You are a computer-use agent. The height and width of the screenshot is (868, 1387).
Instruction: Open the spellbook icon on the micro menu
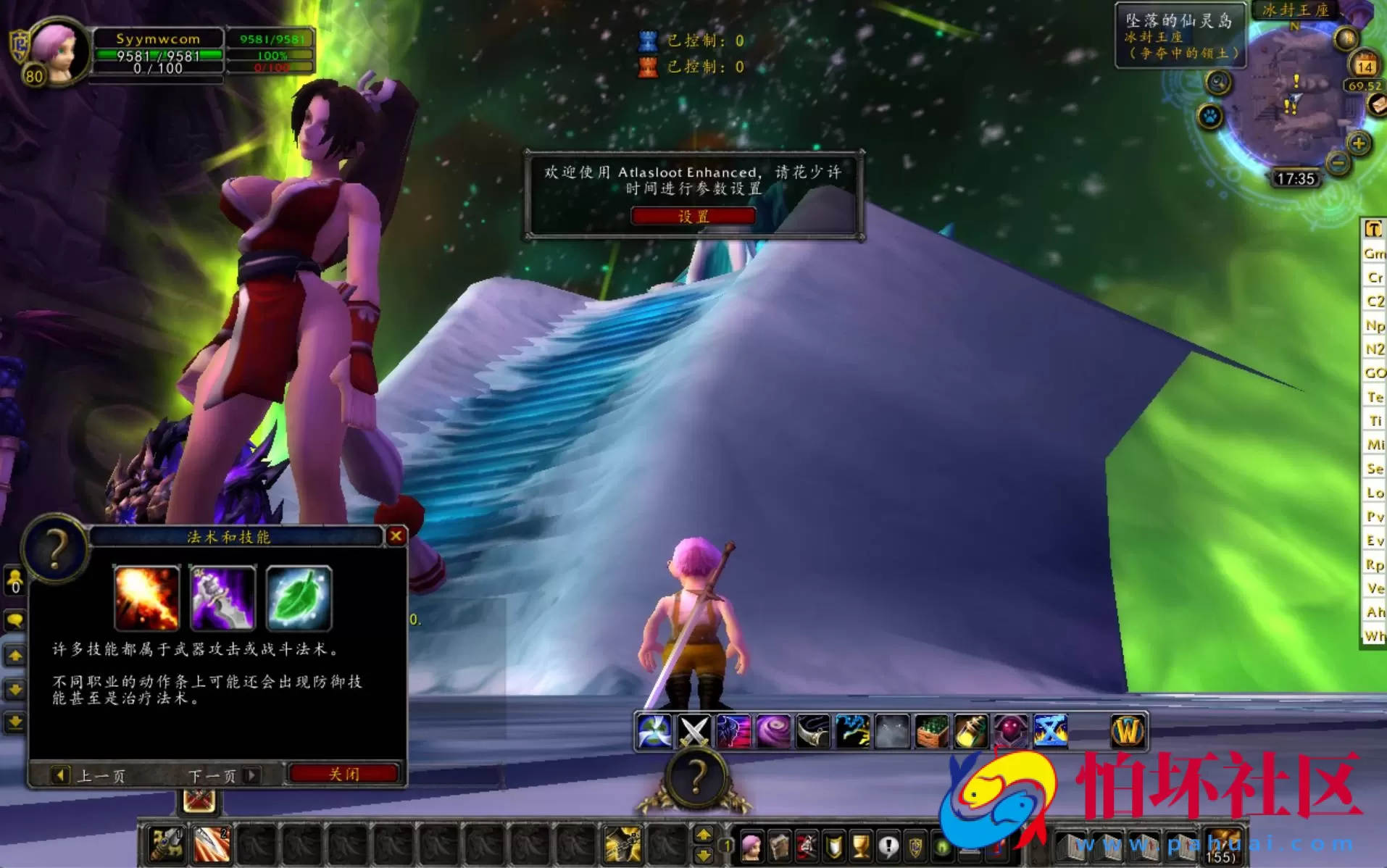[778, 846]
